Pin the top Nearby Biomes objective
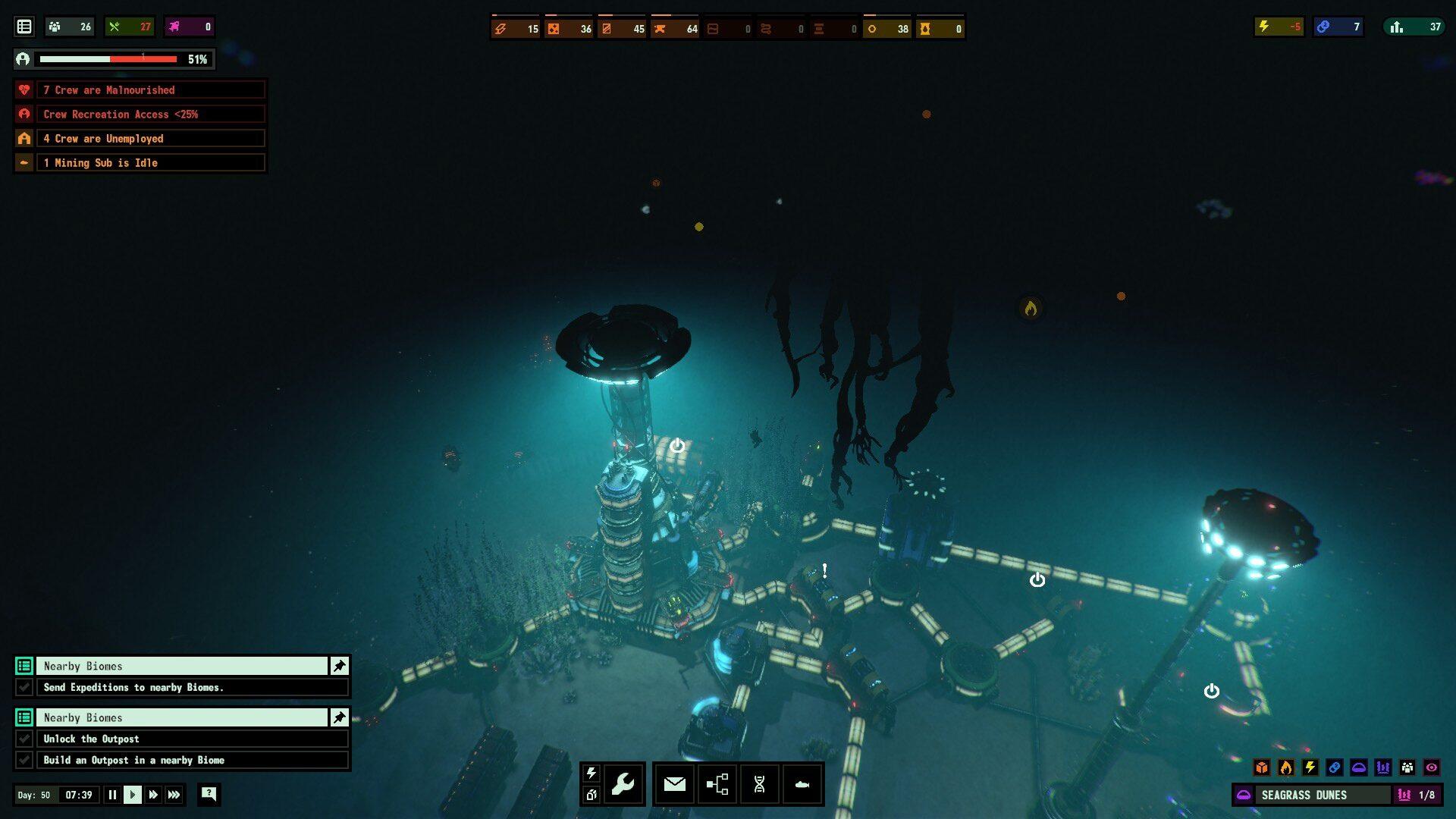This screenshot has width=1456, height=819. (x=339, y=666)
